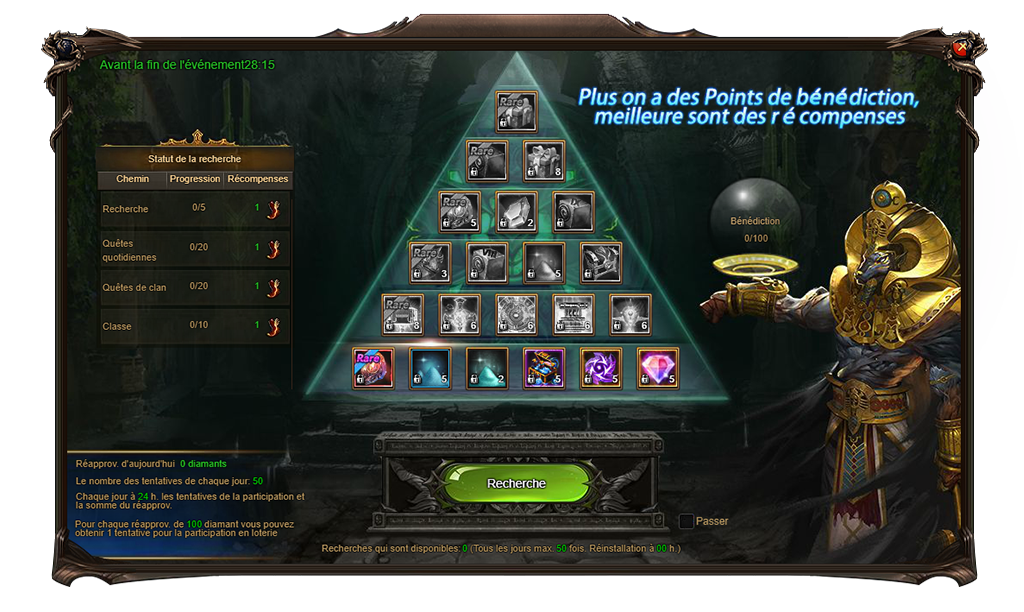Select the pink diamond reward slot
This screenshot has width=1024, height=612.
click(x=658, y=368)
